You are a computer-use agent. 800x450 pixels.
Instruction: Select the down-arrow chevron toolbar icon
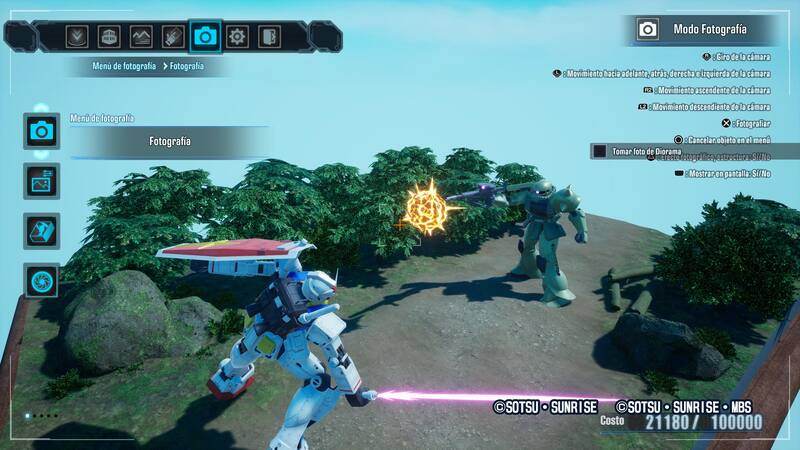(77, 37)
